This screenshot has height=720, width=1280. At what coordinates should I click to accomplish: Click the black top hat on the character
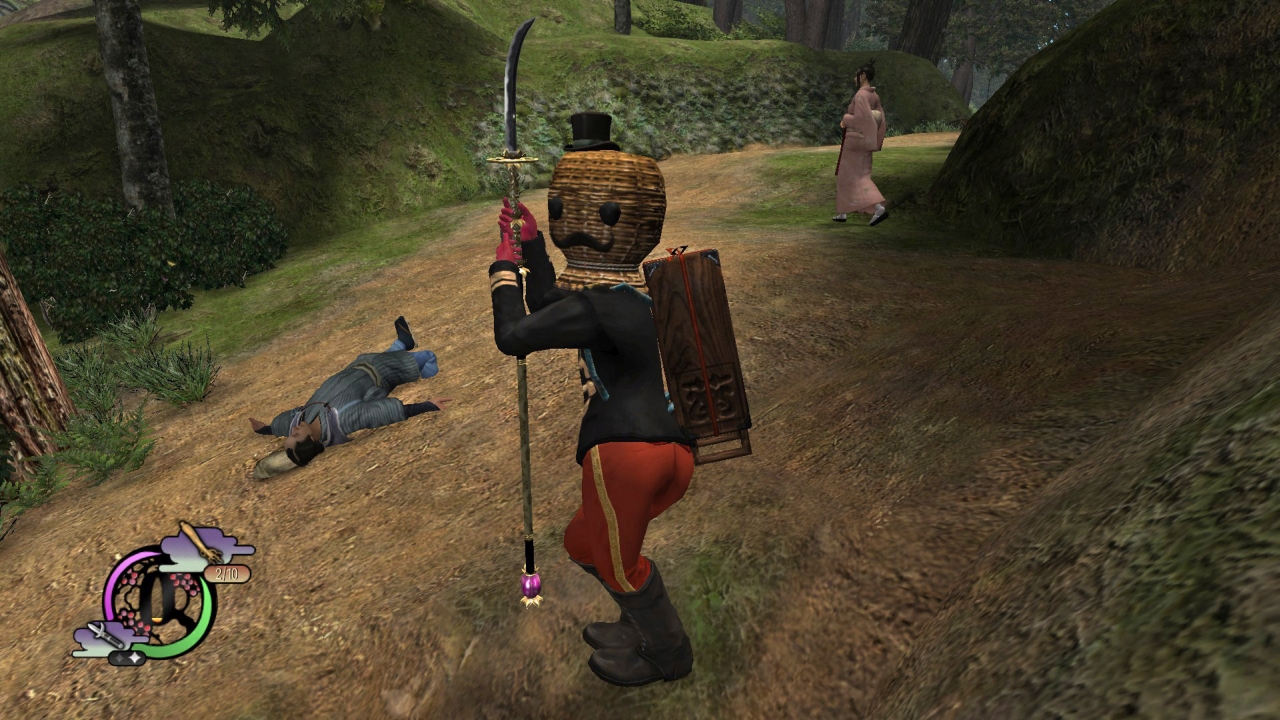592,130
